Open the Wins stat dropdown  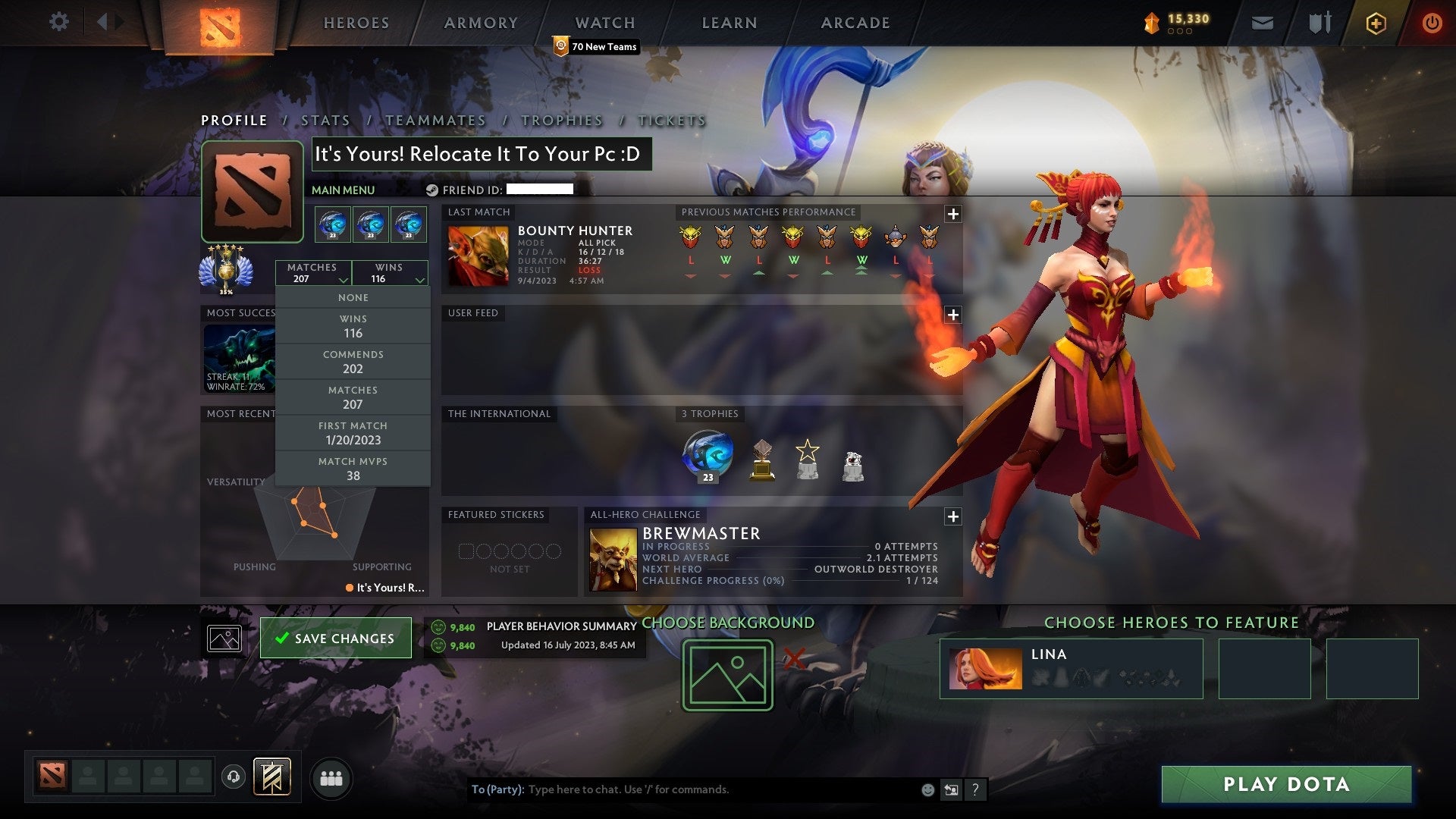pyautogui.click(x=390, y=273)
